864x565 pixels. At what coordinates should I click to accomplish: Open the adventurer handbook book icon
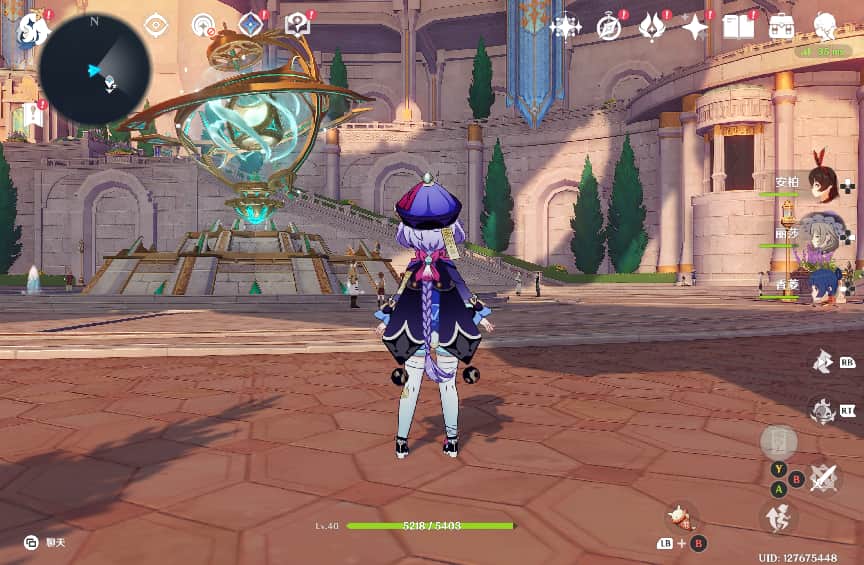pos(738,27)
